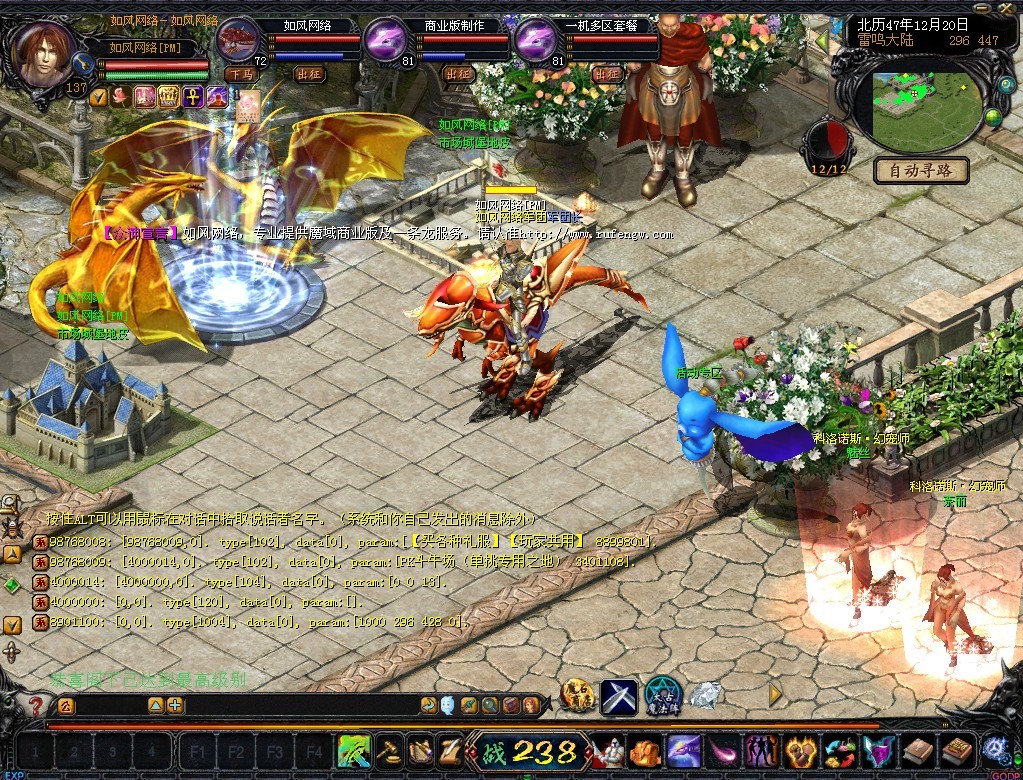Click 出征 under the 商业版制作 pet
This screenshot has width=1023, height=780.
point(458,74)
